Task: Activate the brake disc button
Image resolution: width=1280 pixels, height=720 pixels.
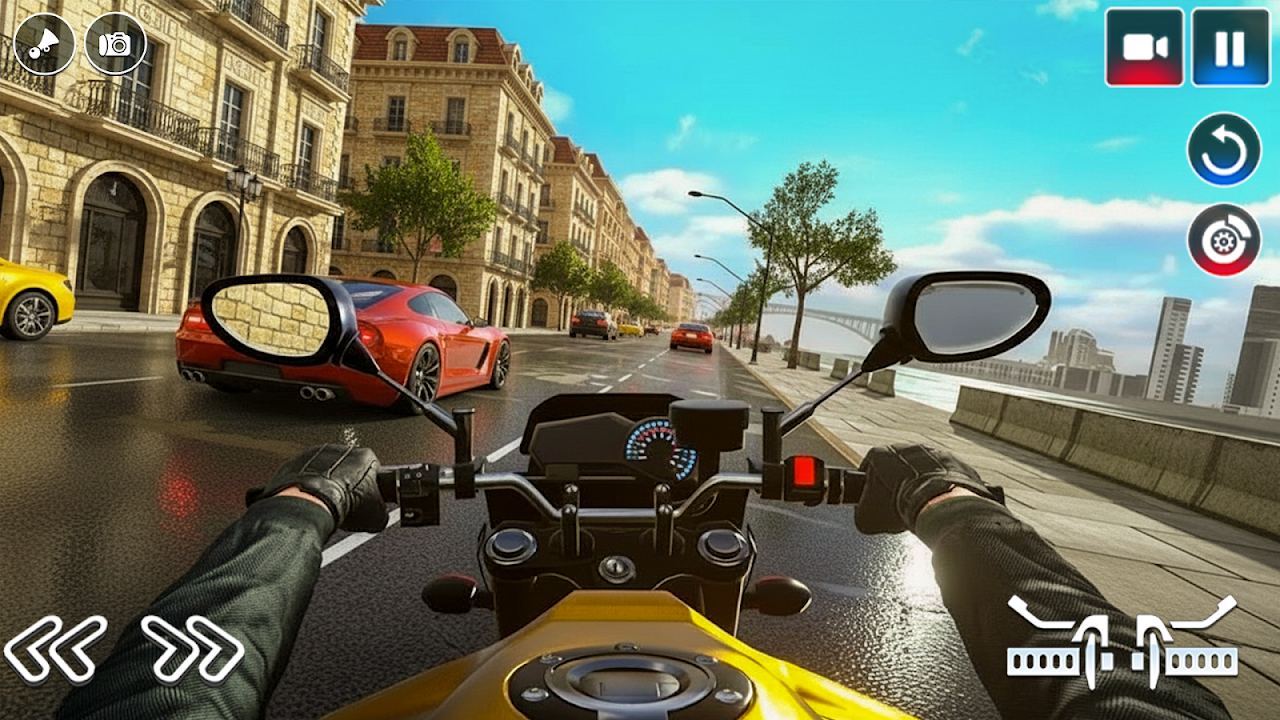Action: point(1224,240)
